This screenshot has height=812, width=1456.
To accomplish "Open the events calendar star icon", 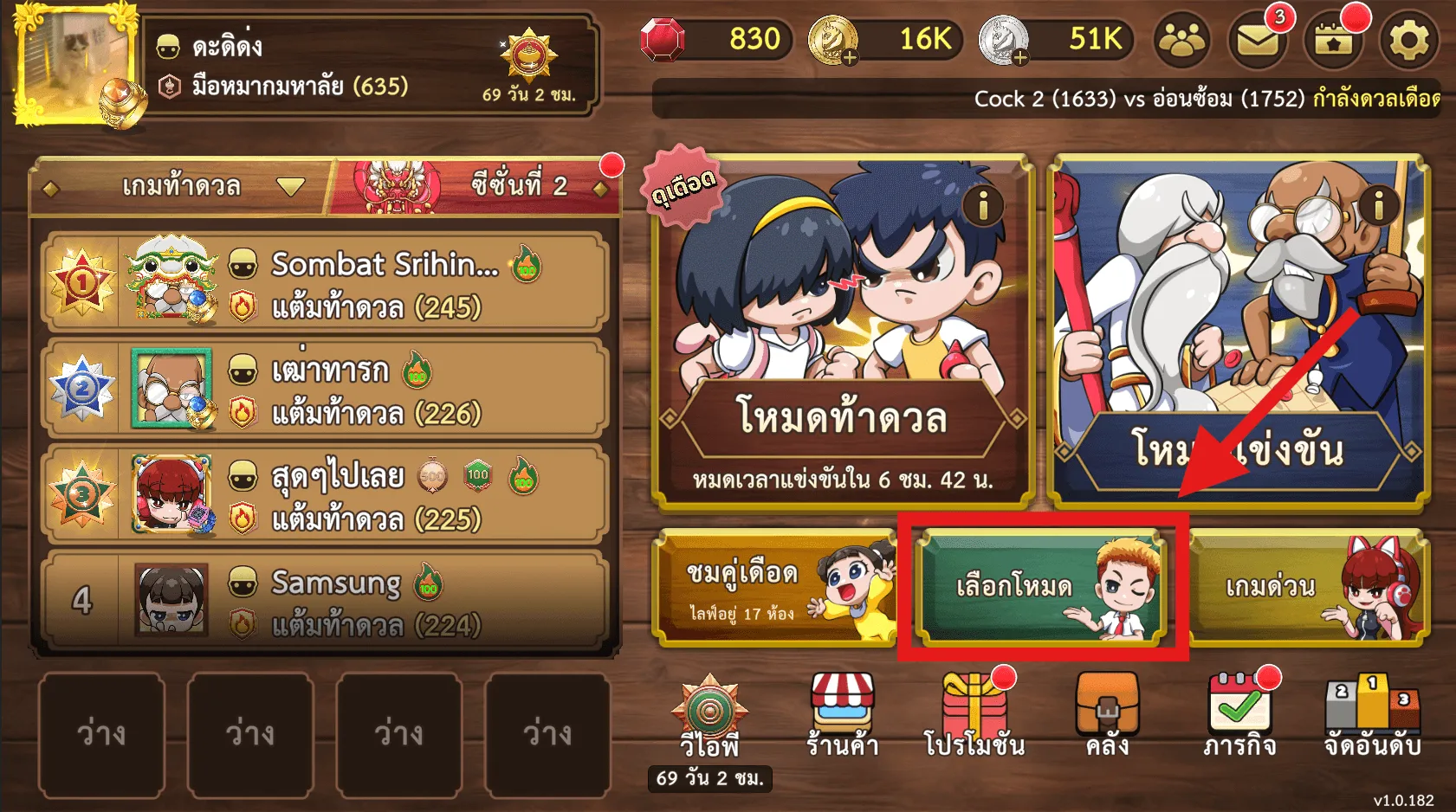I will [1334, 40].
